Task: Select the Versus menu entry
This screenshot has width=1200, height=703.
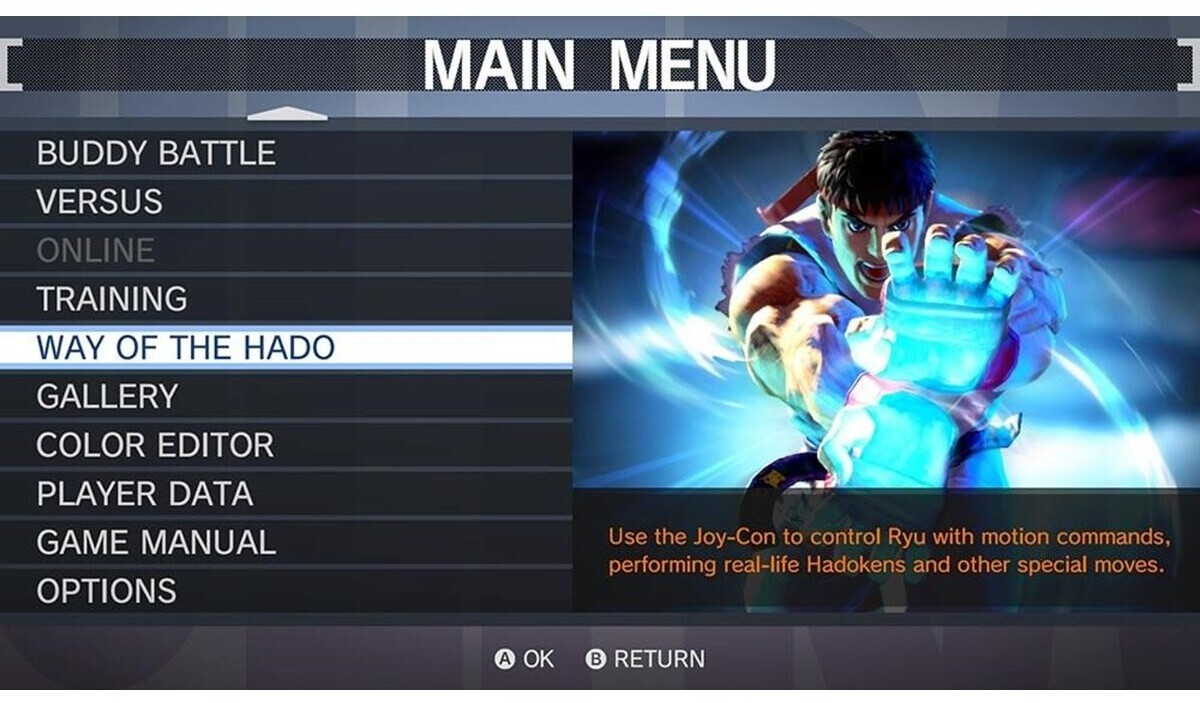Action: pos(100,202)
